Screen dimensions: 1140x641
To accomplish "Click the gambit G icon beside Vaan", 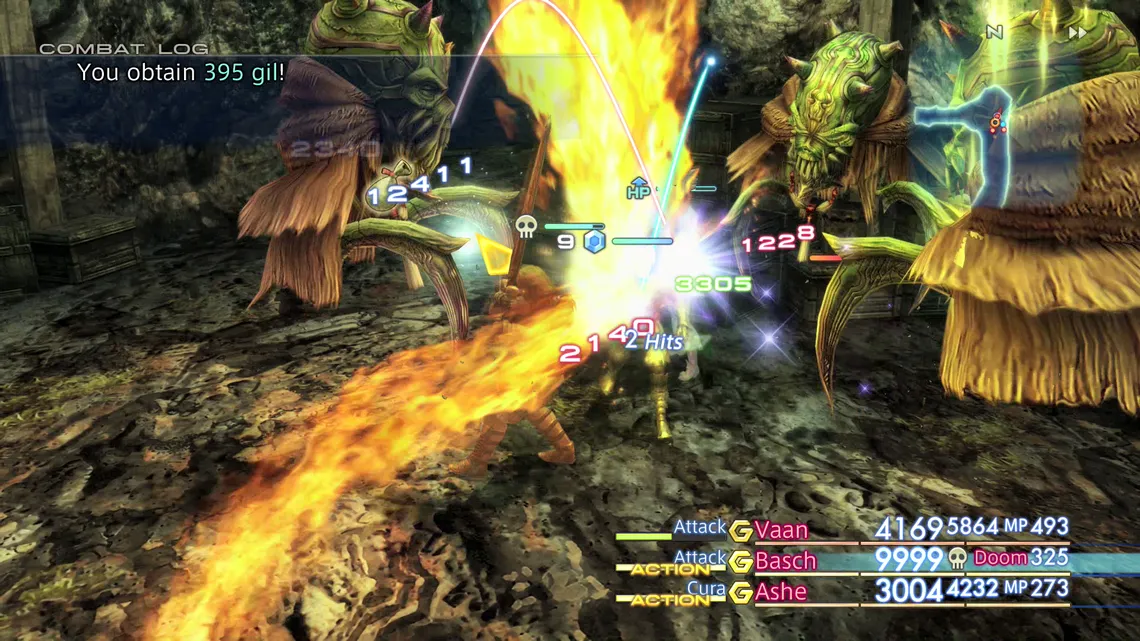I will click(x=741, y=531).
